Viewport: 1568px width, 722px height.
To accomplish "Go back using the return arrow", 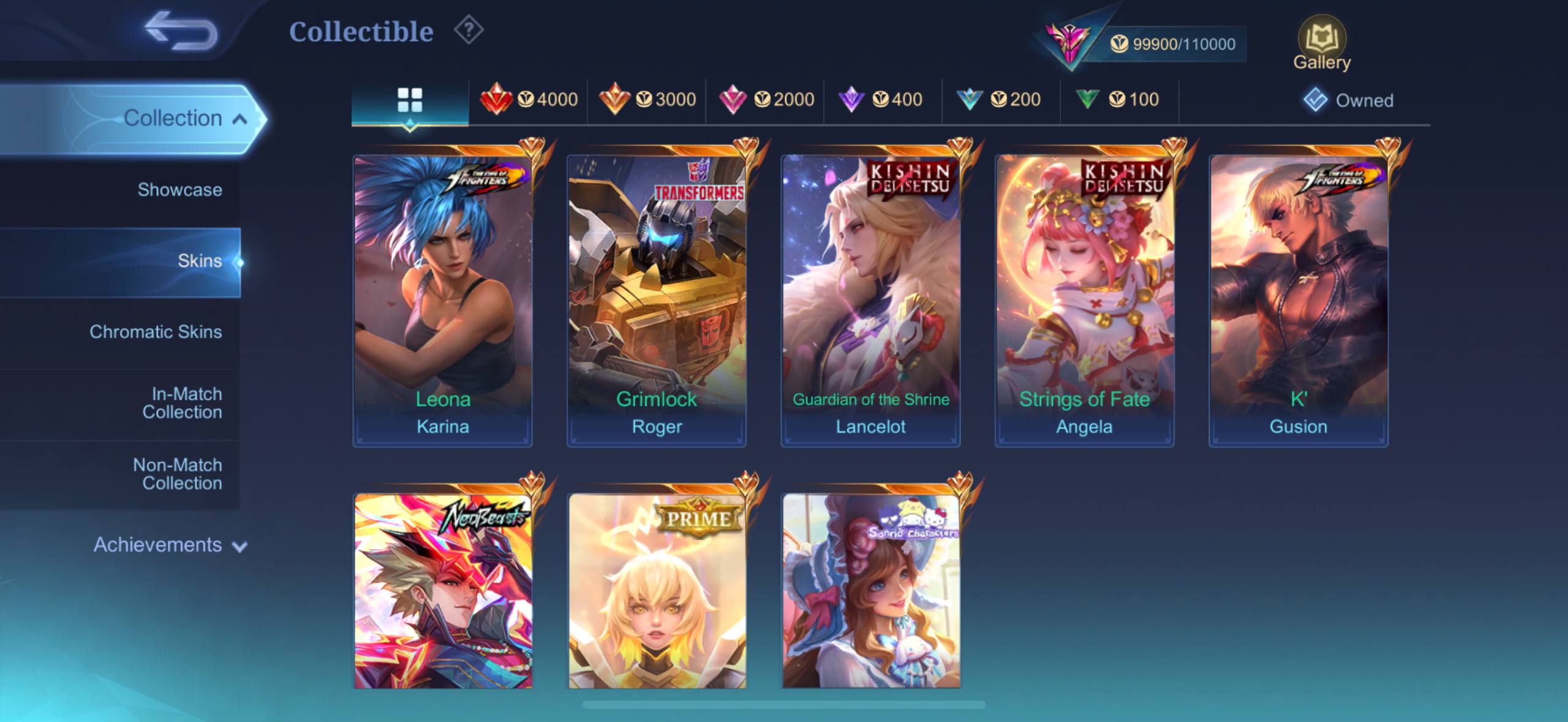I will click(x=181, y=31).
